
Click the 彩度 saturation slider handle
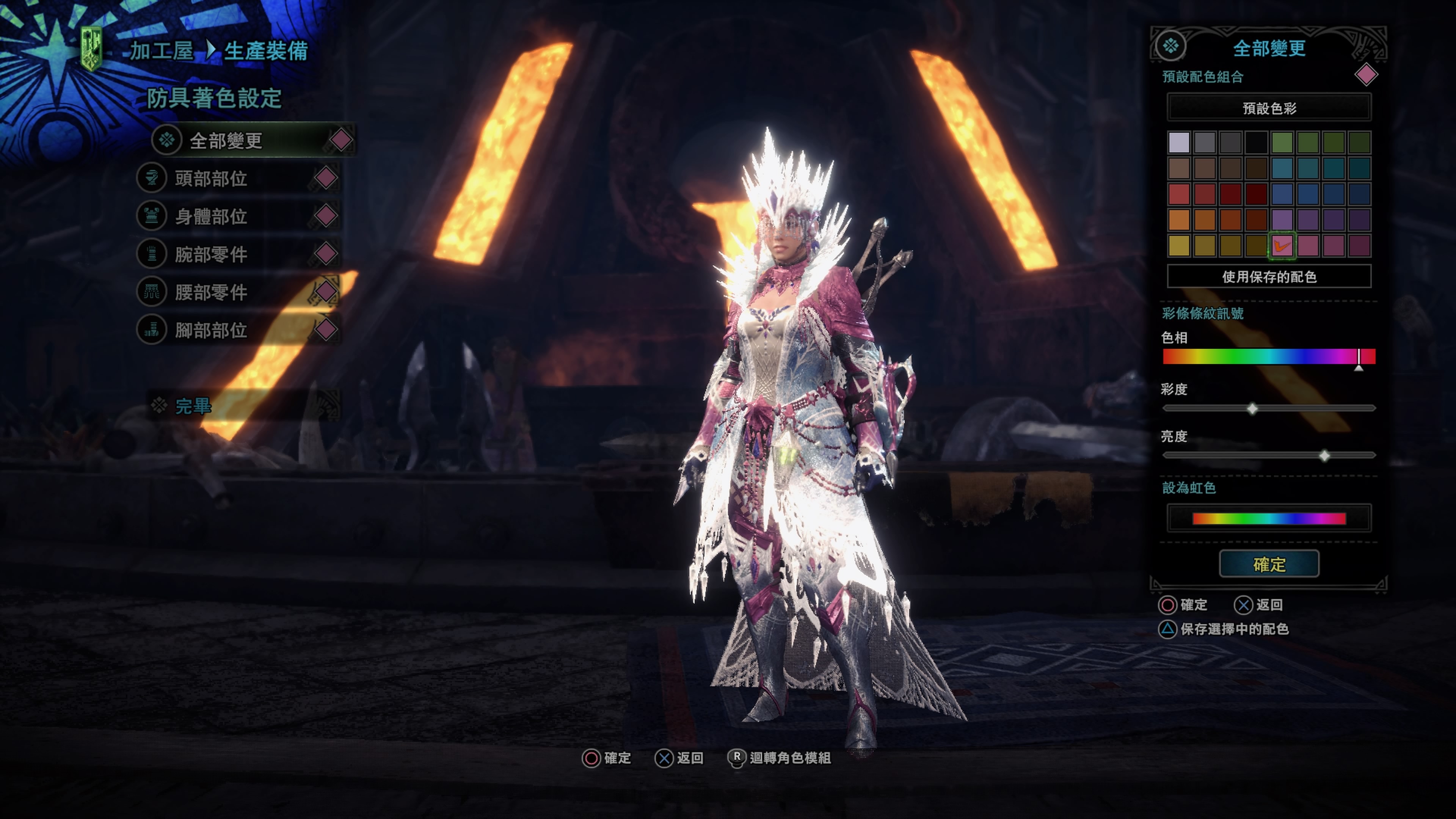[1252, 408]
